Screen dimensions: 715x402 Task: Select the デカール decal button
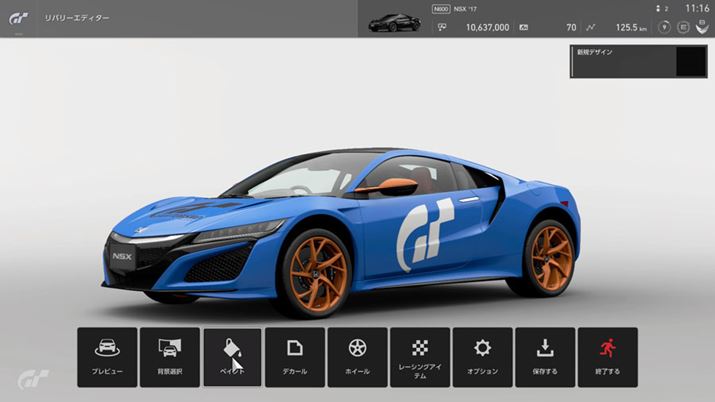coord(295,357)
